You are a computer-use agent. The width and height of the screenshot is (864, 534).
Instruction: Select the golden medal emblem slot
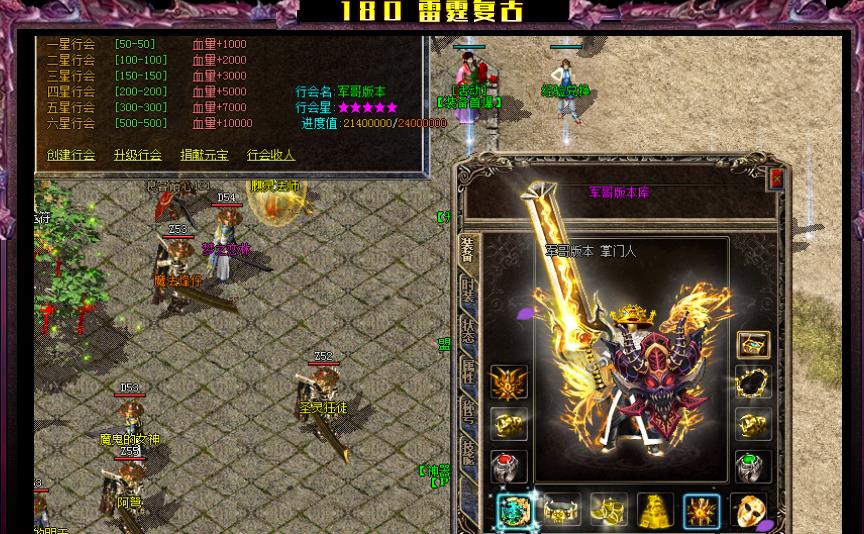coord(508,382)
